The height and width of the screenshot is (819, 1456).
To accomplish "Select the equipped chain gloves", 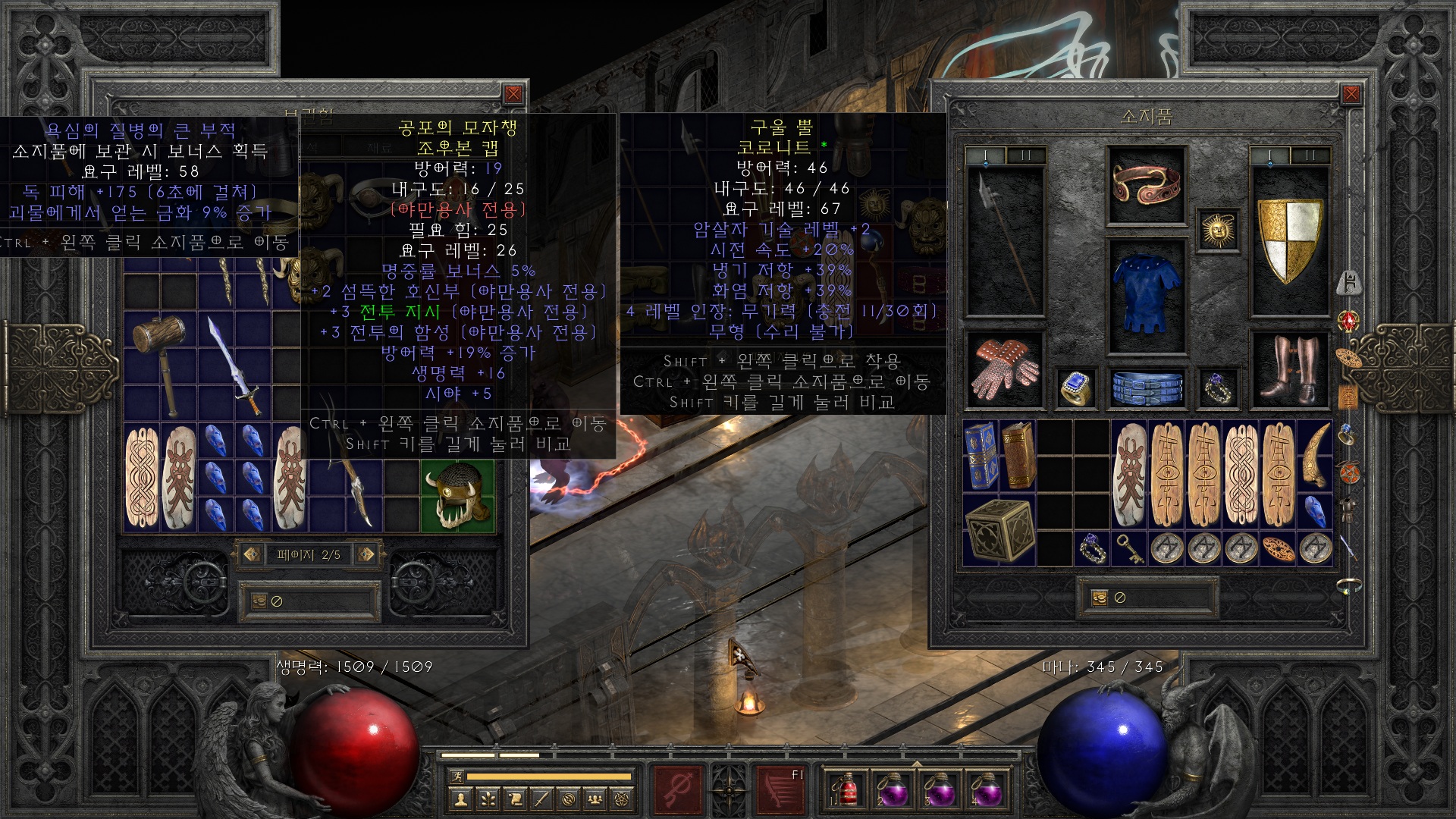I will tap(1005, 369).
